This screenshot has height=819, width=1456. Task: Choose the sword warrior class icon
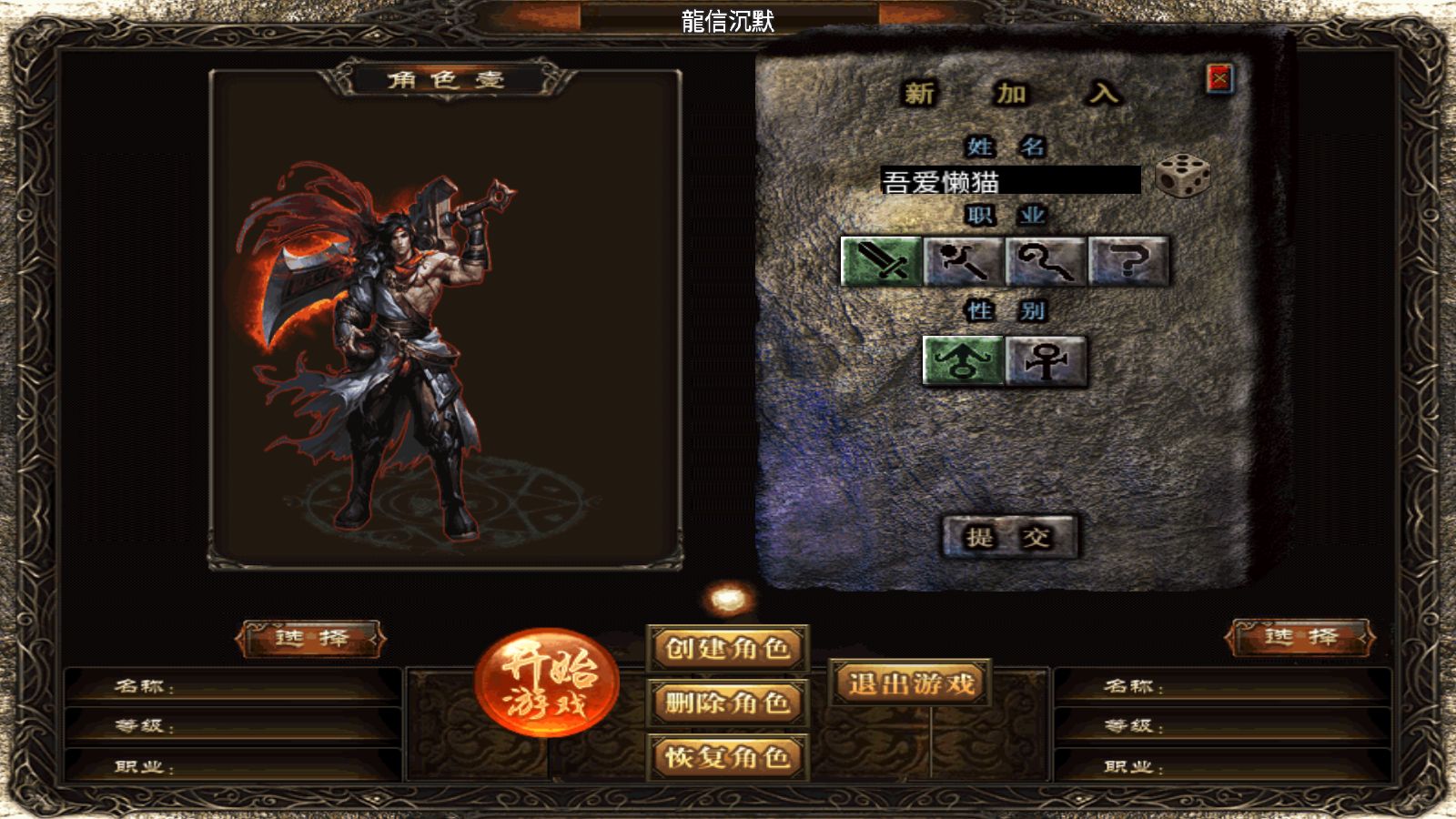point(881,262)
